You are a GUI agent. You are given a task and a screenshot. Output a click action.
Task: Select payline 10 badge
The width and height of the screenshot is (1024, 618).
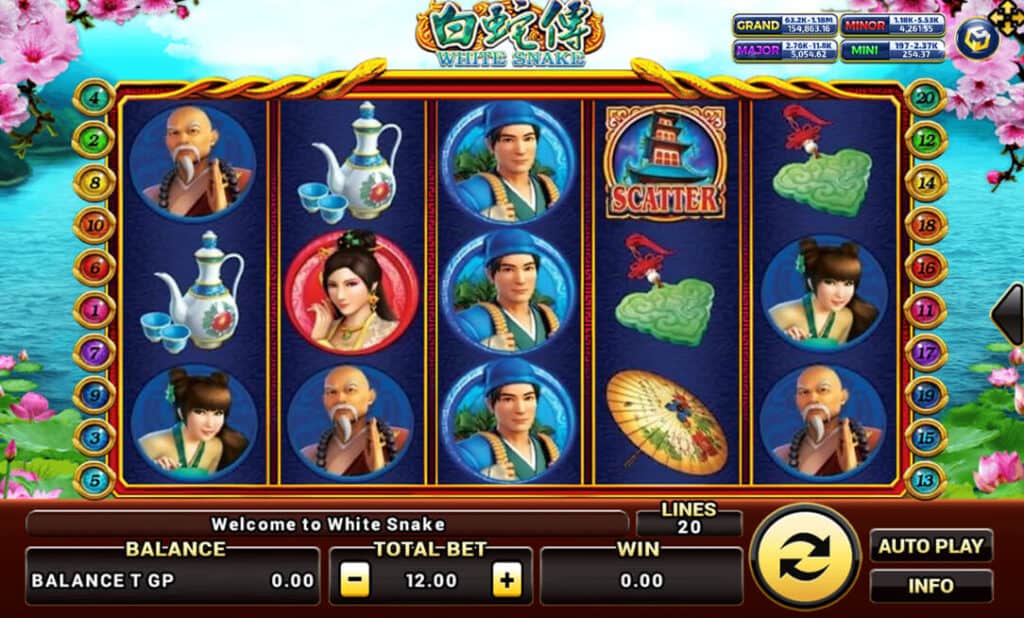click(x=94, y=226)
